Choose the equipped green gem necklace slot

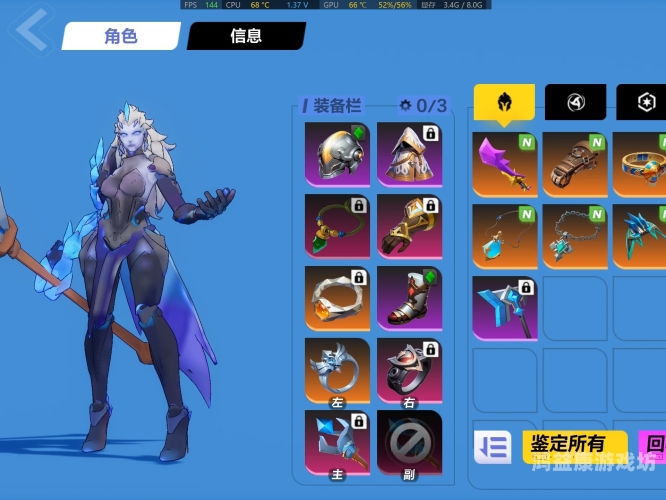[x=337, y=226]
